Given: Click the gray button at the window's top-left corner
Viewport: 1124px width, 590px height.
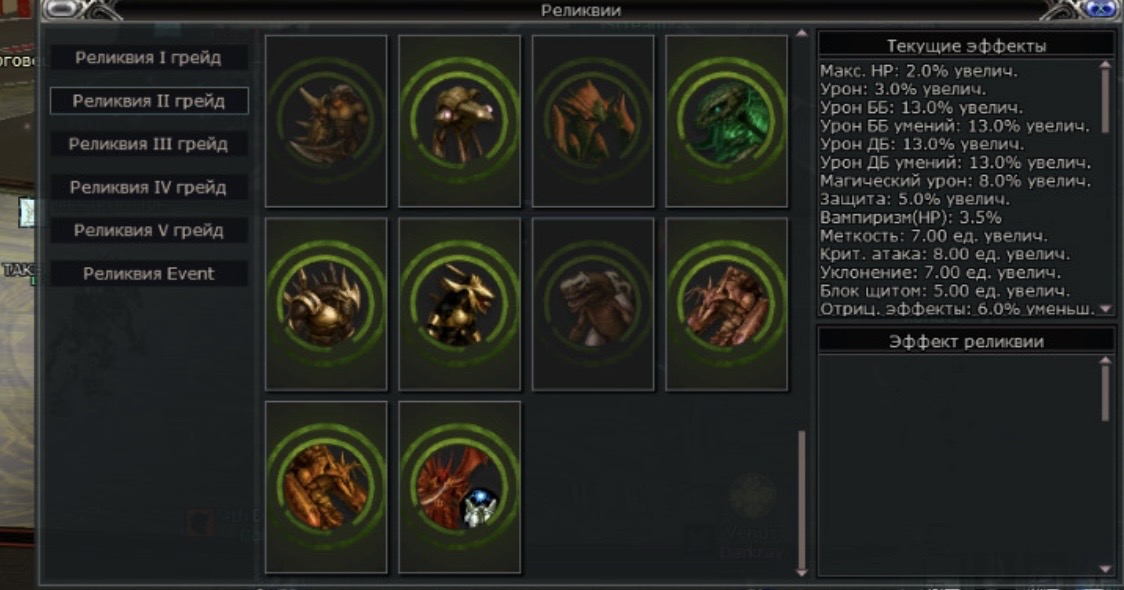Looking at the screenshot, I should pyautogui.click(x=62, y=9).
